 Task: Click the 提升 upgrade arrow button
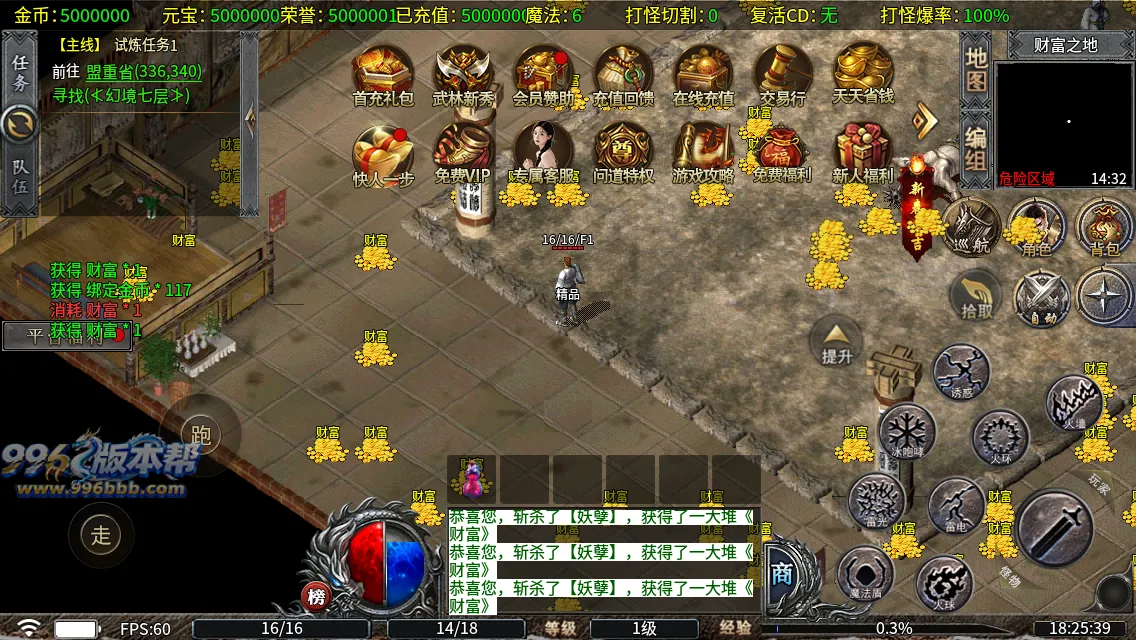tap(836, 341)
